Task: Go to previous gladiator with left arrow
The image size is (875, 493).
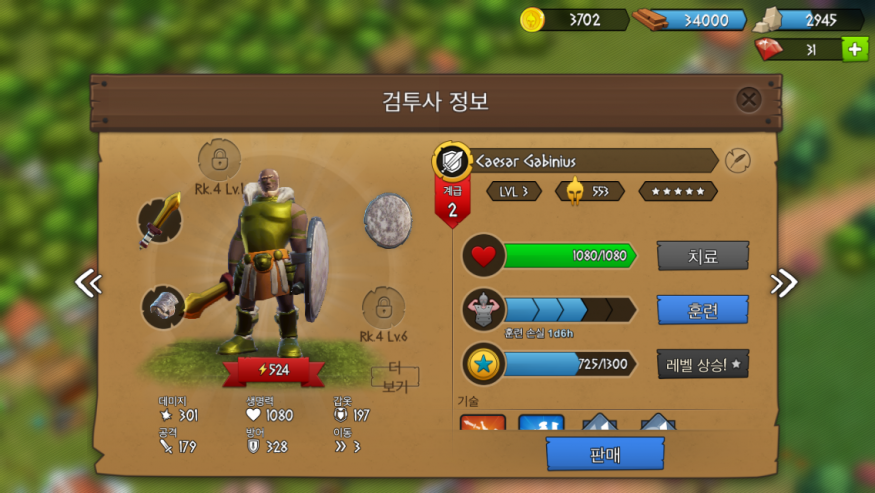Action: tap(88, 283)
